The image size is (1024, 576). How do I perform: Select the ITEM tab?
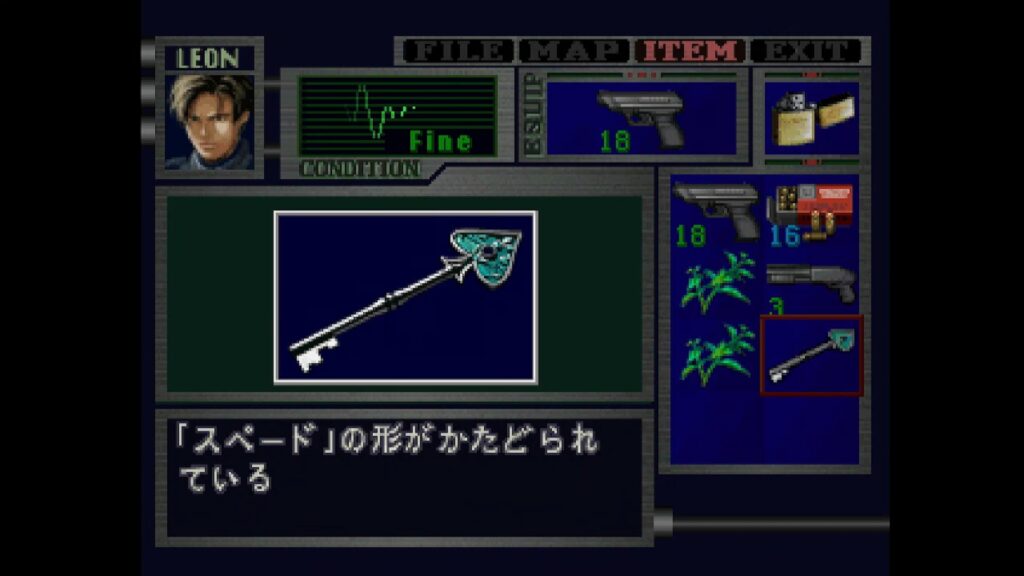pos(691,51)
